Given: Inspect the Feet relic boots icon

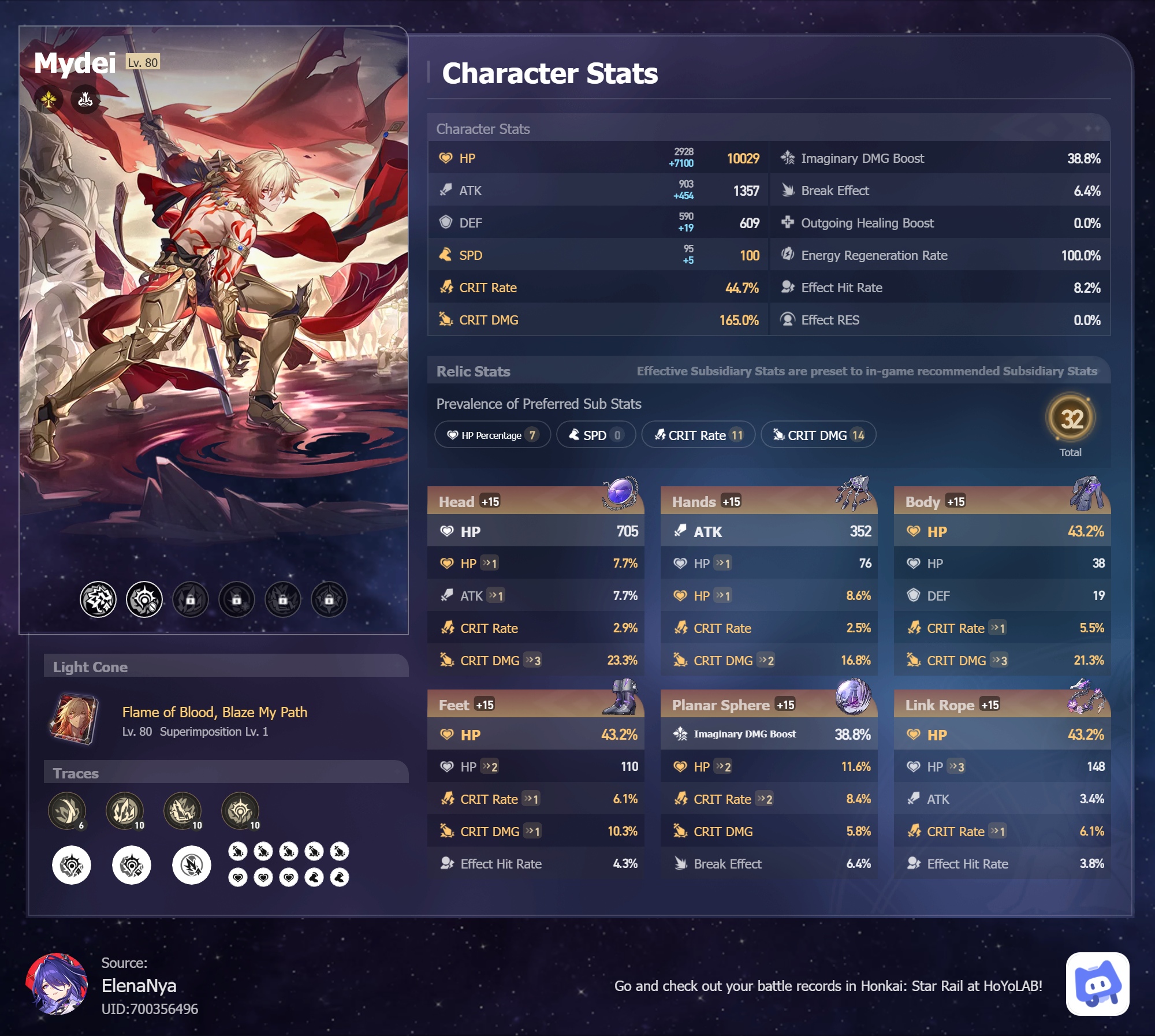Looking at the screenshot, I should click(621, 696).
